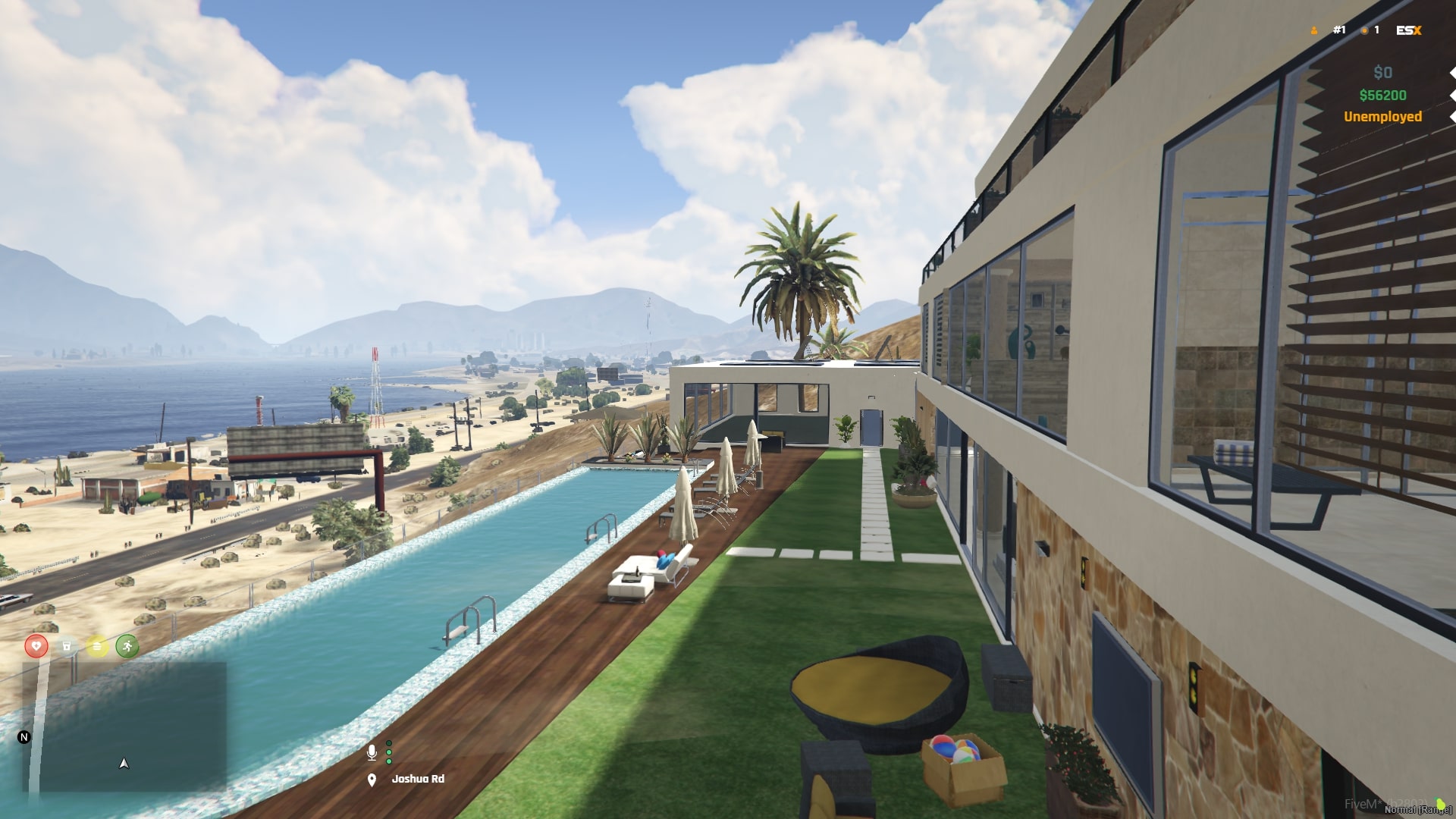Select the Unemployed job label
Viewport: 1456px width, 819px height.
[1382, 117]
